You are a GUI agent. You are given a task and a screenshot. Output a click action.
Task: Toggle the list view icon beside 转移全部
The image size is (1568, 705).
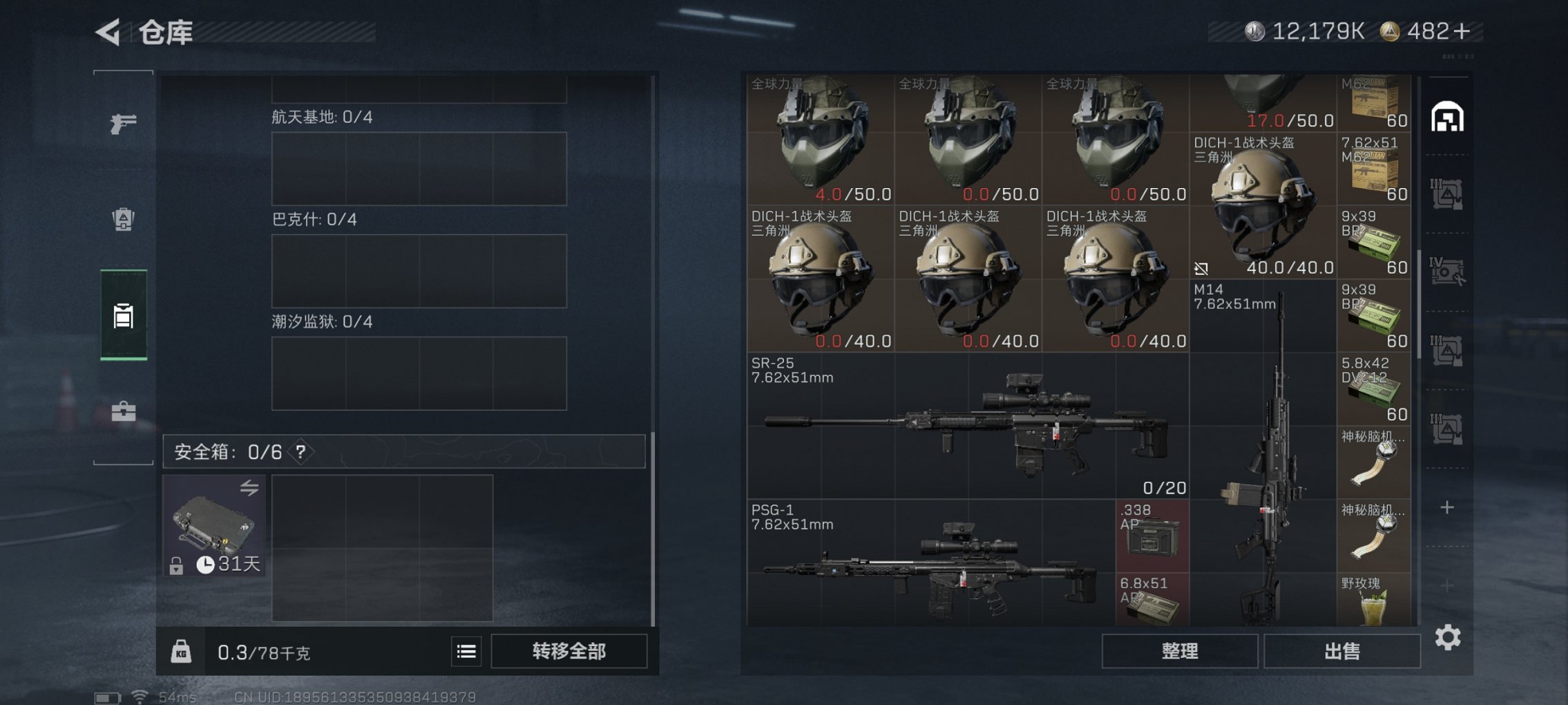(x=466, y=651)
